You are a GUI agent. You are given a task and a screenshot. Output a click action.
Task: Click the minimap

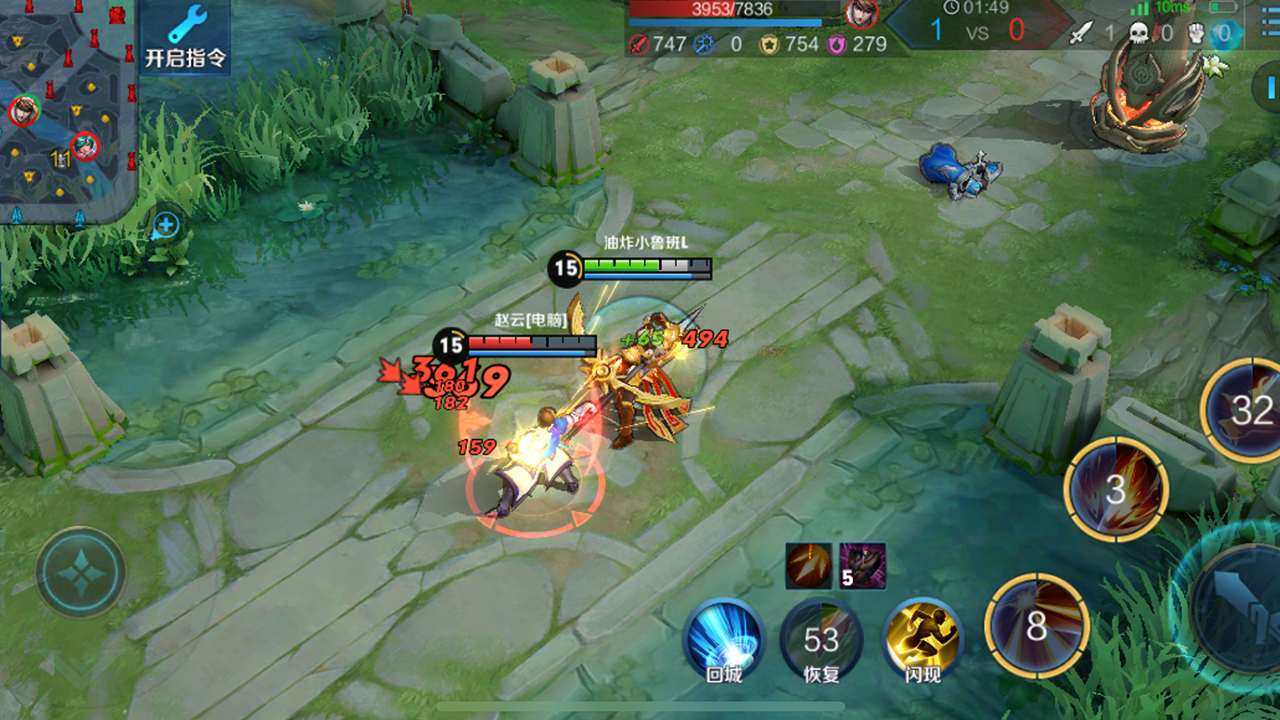66,110
